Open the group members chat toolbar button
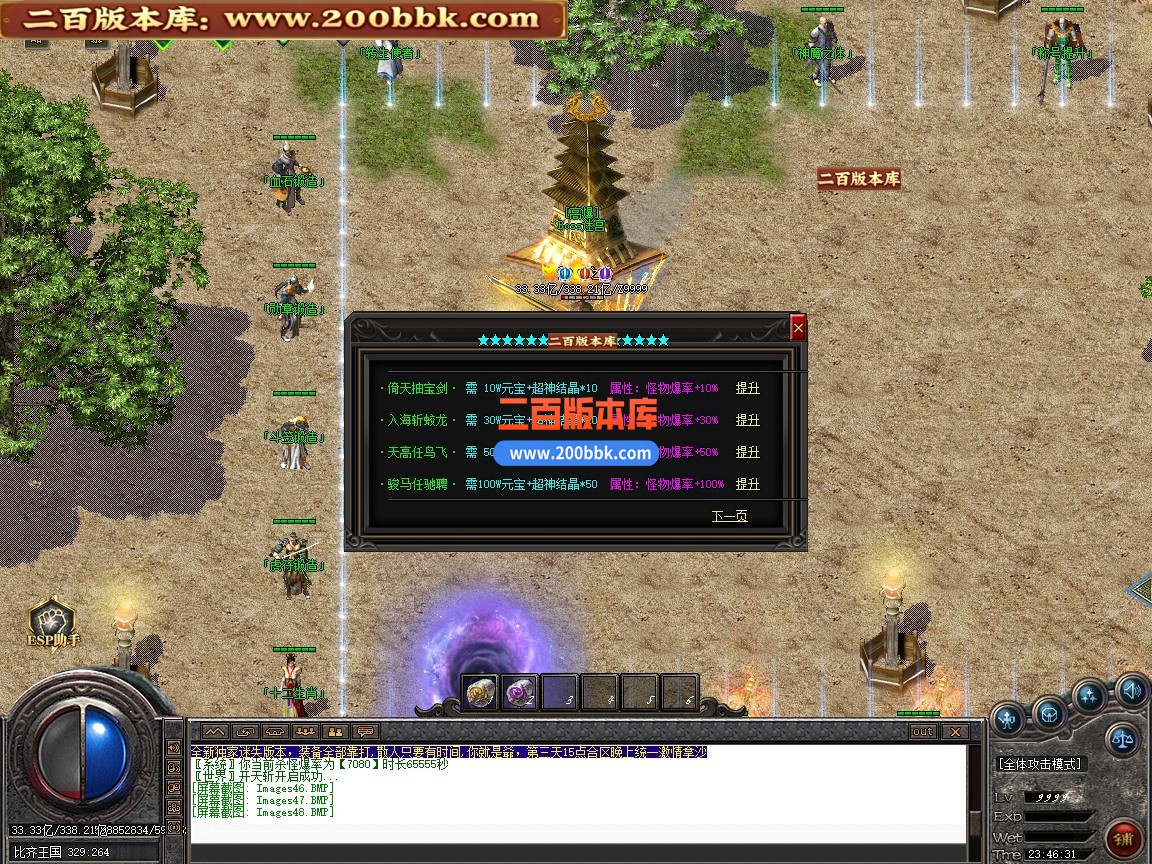The width and height of the screenshot is (1152, 864). coord(306,732)
